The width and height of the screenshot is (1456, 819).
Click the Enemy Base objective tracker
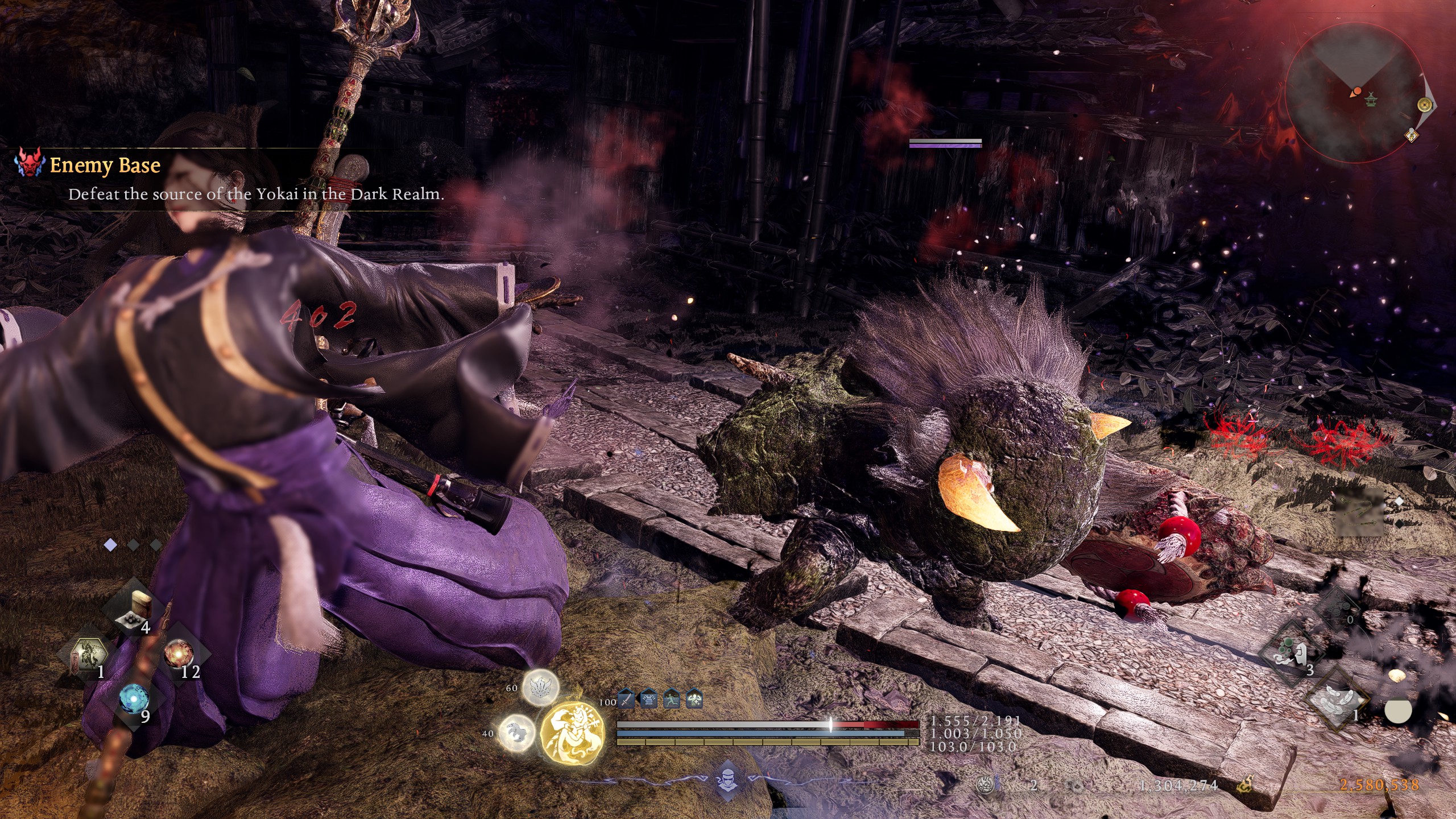pos(105,165)
